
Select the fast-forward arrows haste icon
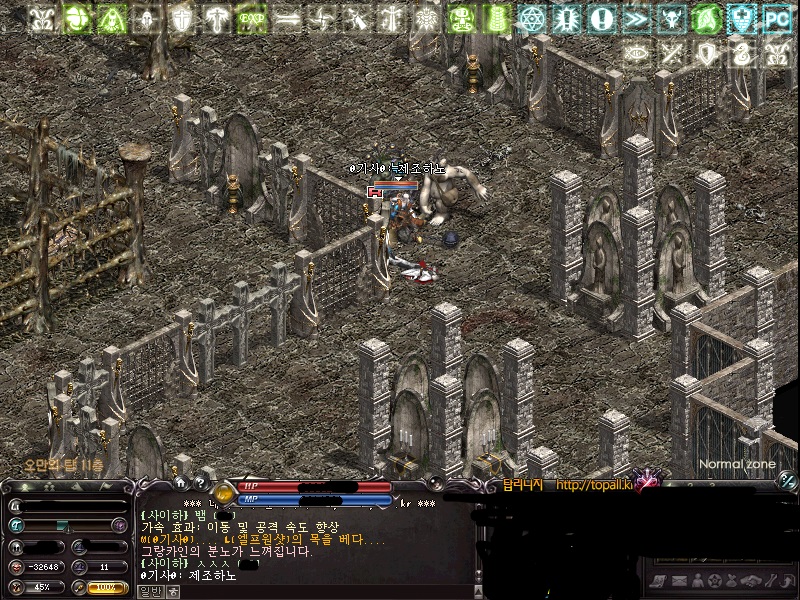[635, 18]
